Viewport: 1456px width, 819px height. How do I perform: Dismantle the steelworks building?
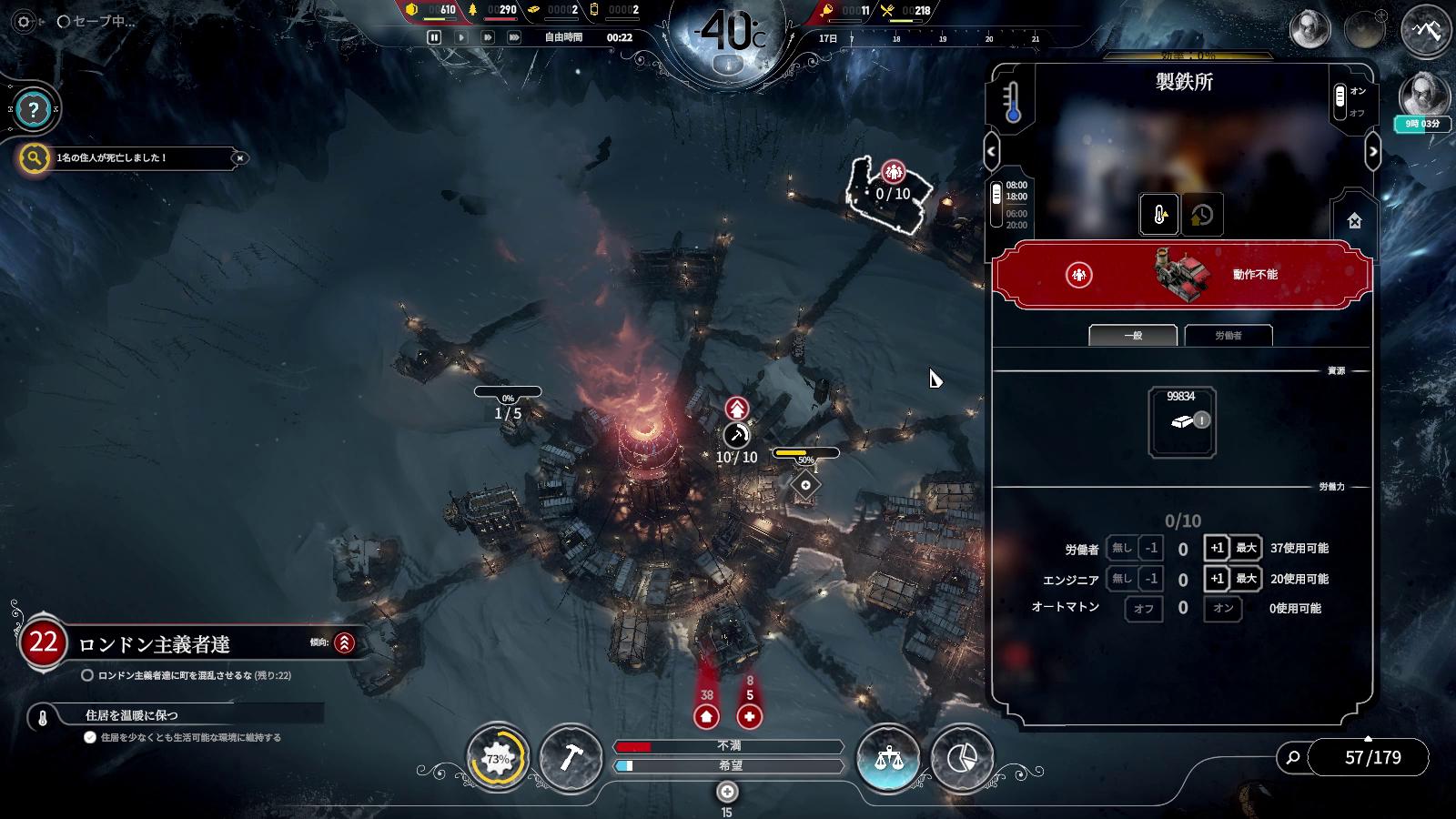coord(1354,220)
